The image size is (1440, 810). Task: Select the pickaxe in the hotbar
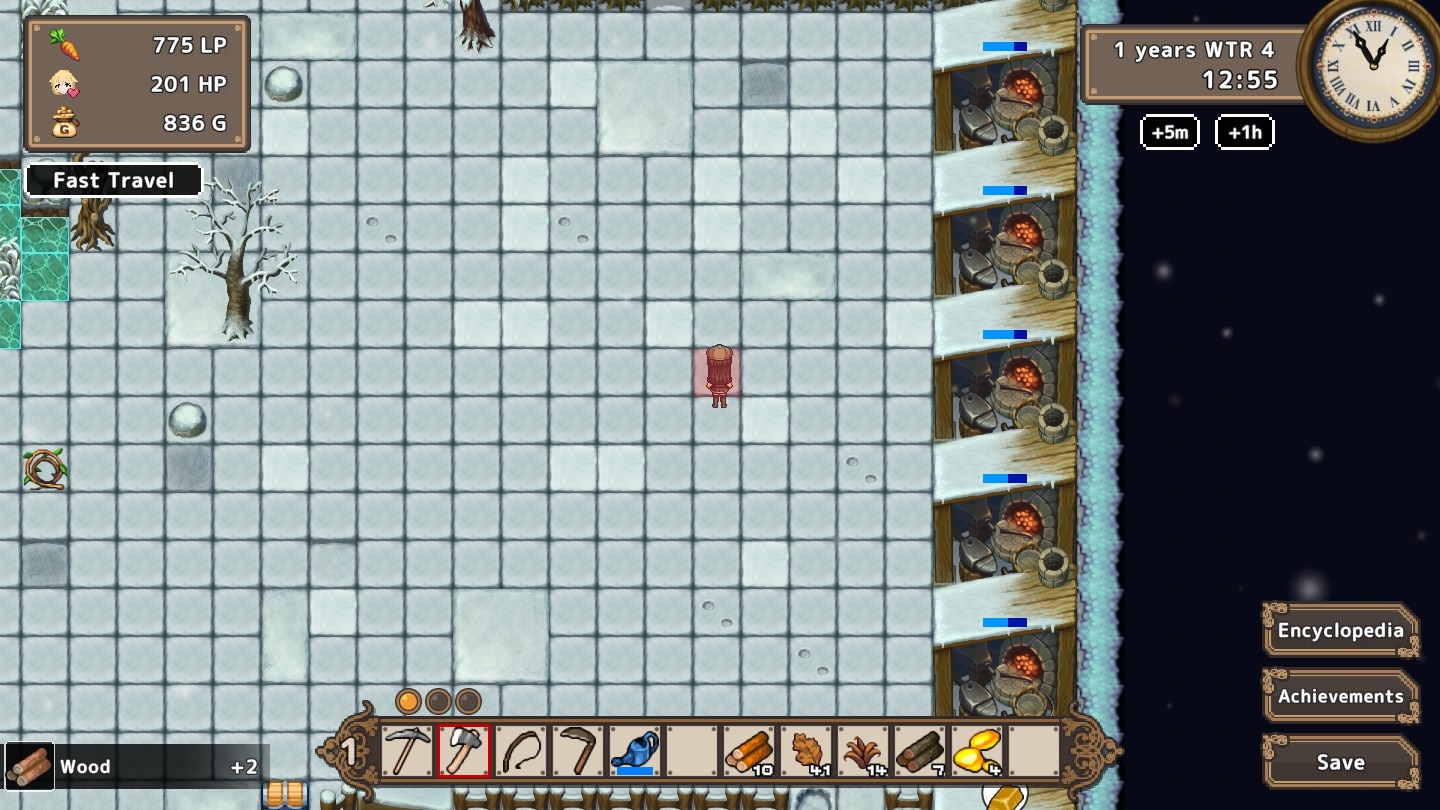(x=407, y=752)
